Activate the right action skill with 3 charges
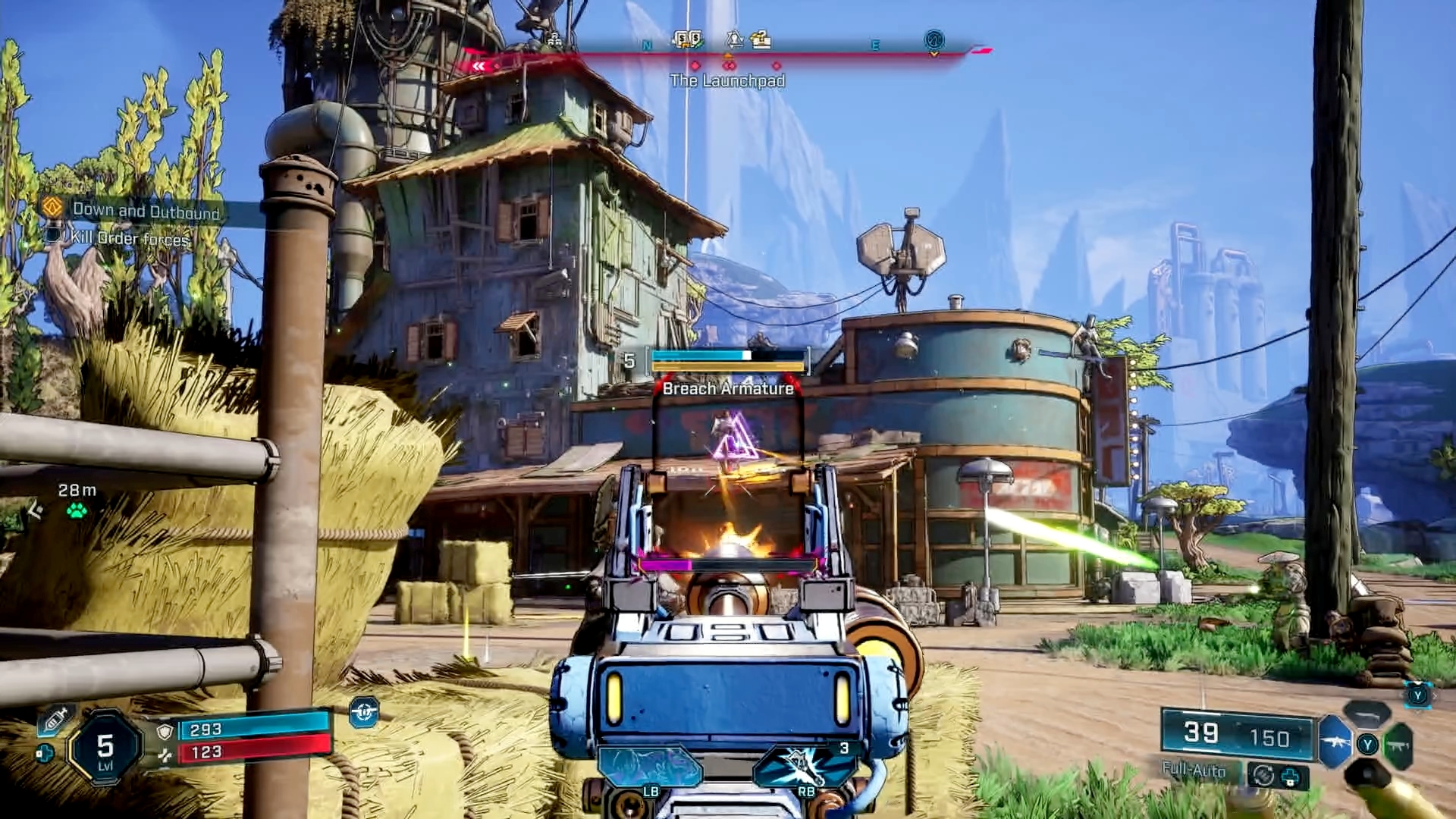Image resolution: width=1456 pixels, height=819 pixels. (x=805, y=766)
